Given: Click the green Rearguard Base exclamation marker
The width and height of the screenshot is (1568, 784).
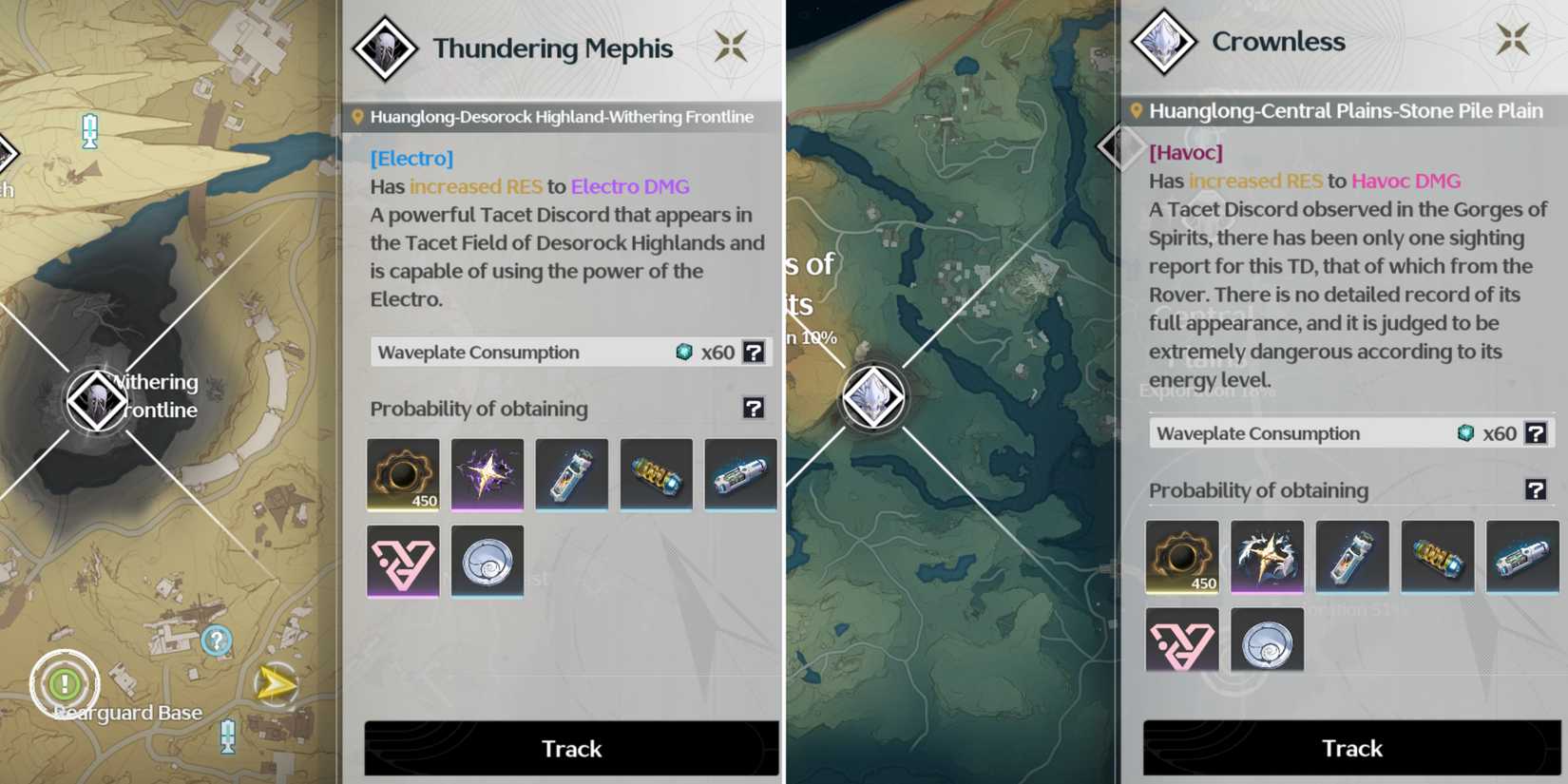Looking at the screenshot, I should (65, 682).
